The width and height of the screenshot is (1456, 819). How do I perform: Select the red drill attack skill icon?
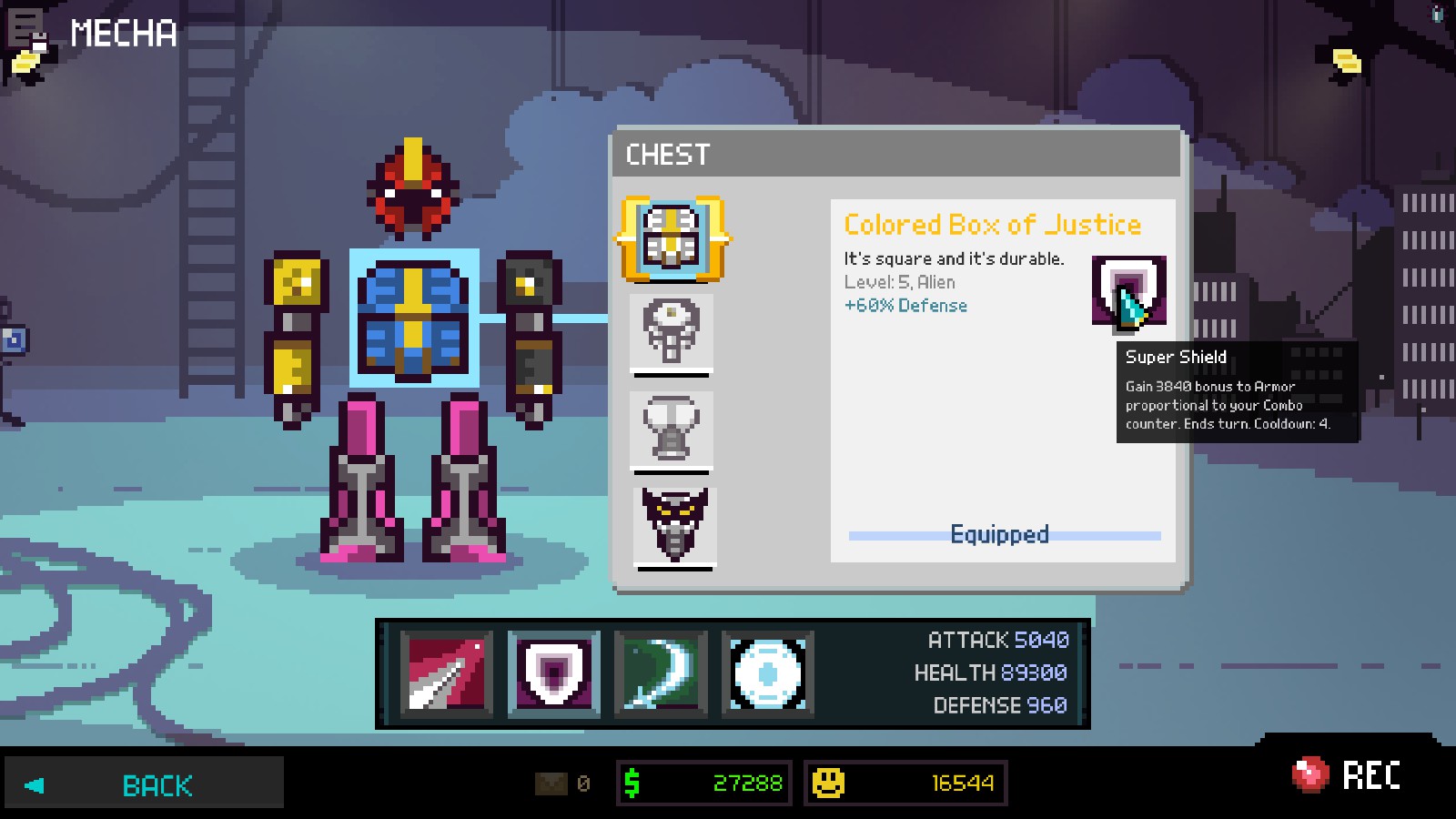446,673
